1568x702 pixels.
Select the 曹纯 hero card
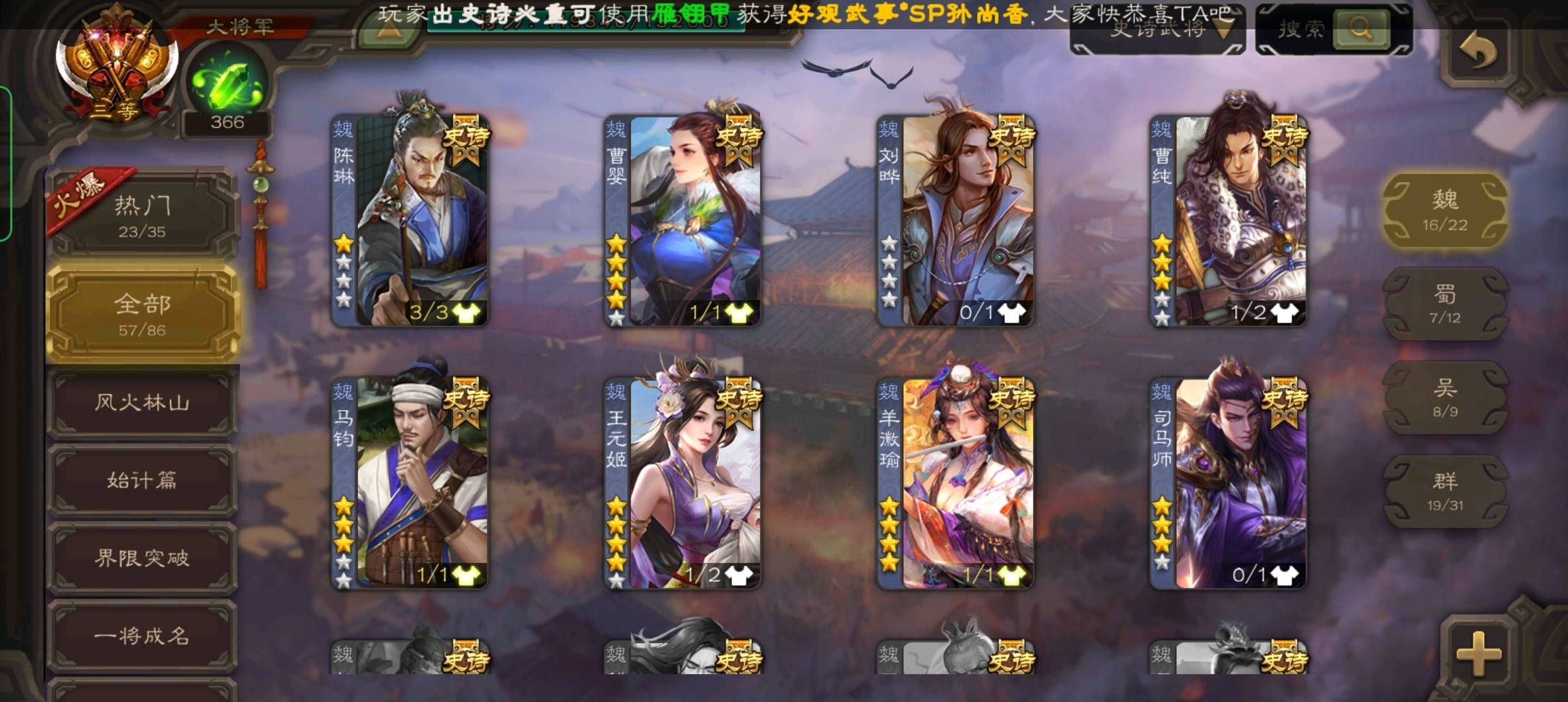click(x=1229, y=221)
